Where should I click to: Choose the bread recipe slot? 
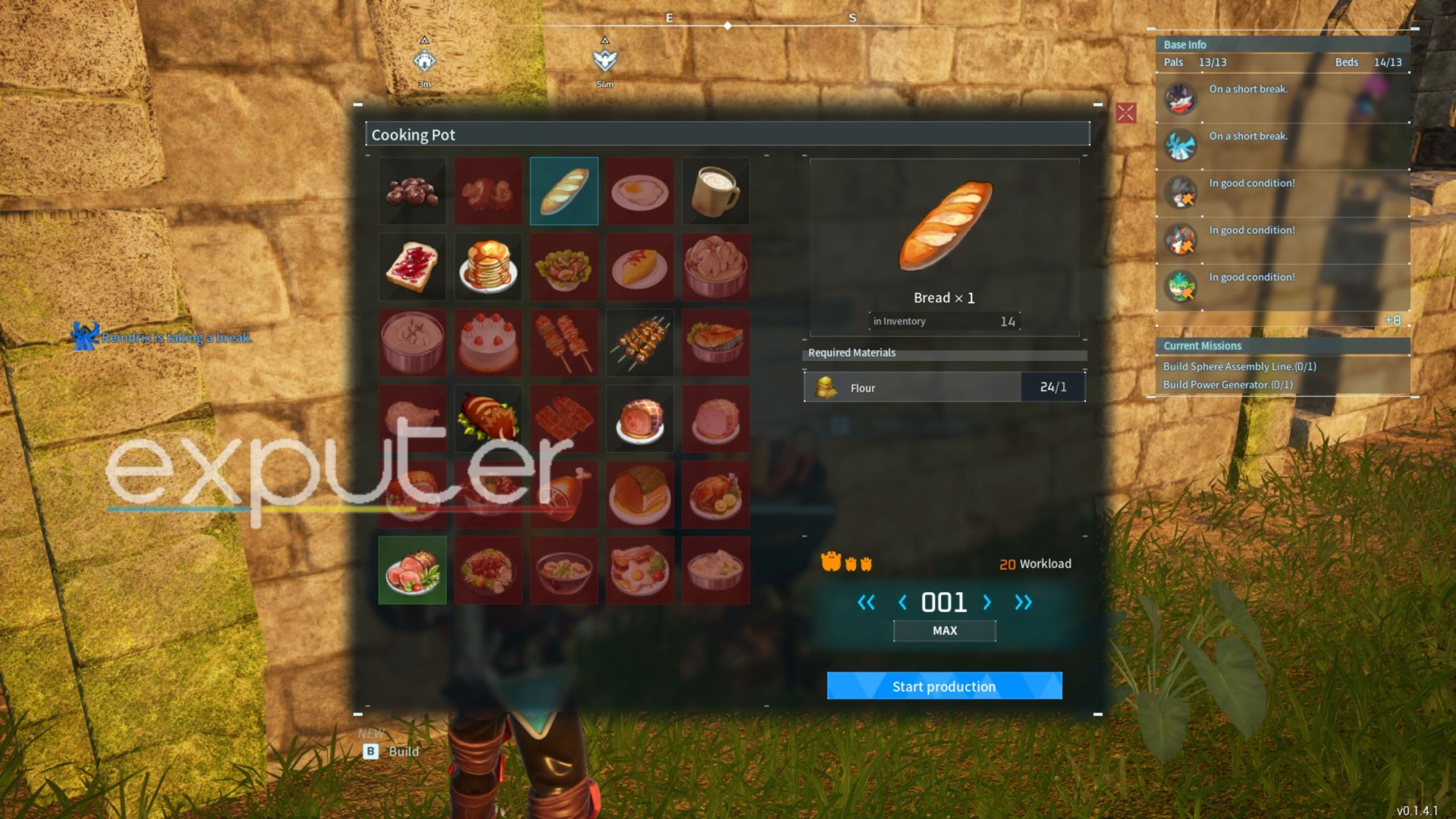tap(564, 191)
